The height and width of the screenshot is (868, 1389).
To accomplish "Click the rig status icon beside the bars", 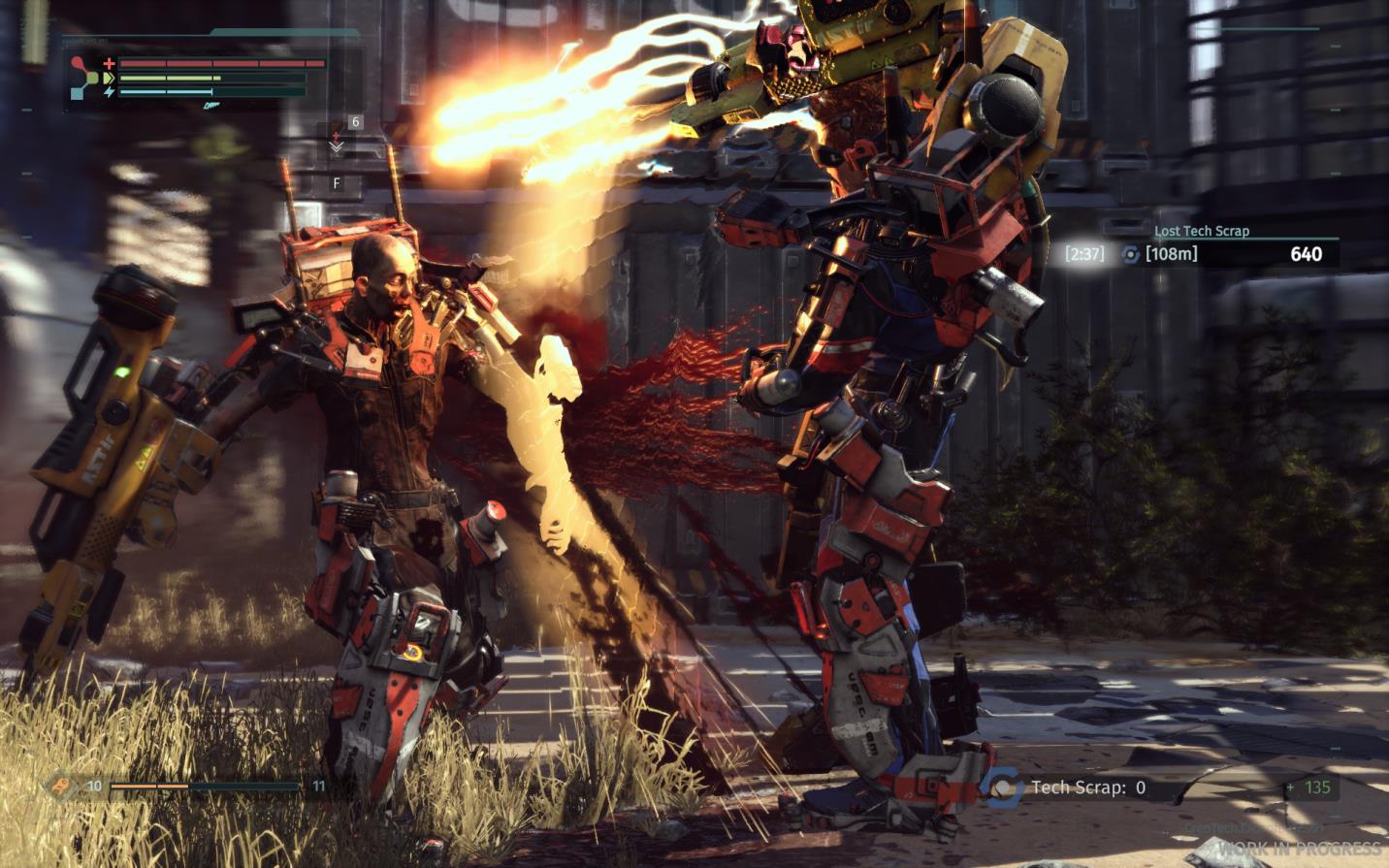I will [87, 79].
